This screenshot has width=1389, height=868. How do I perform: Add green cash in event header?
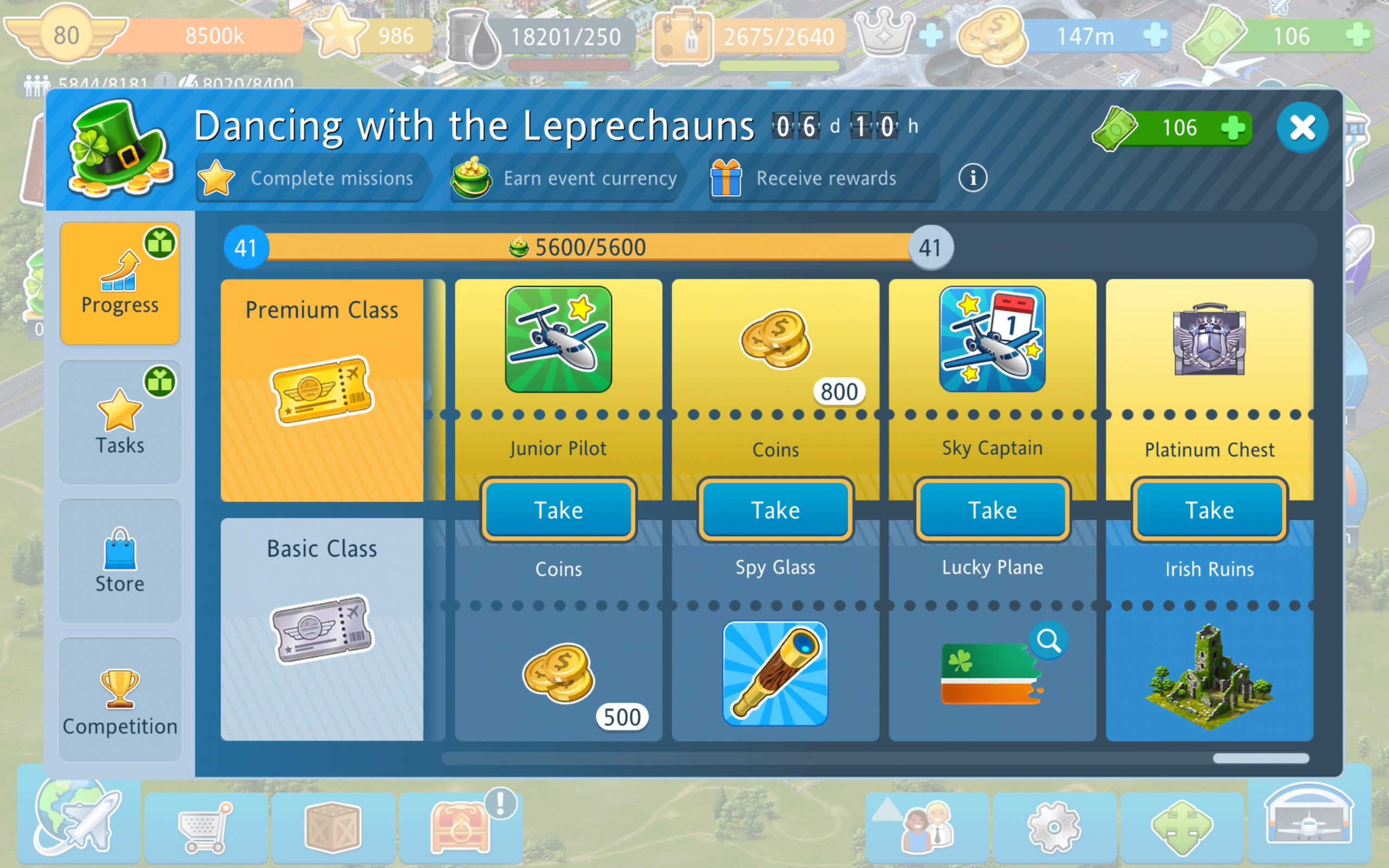(x=1232, y=127)
